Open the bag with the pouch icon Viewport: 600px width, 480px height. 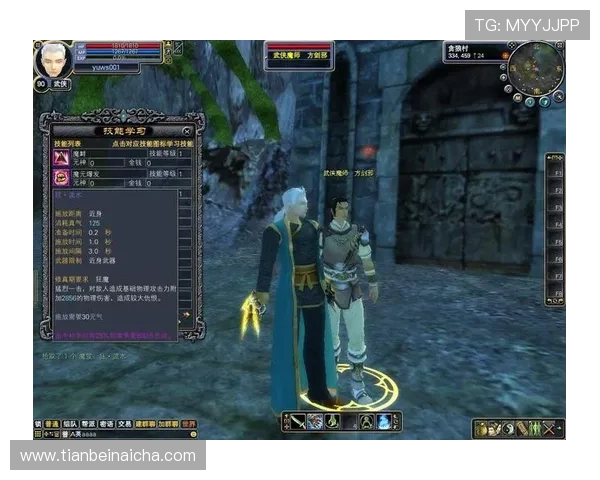pos(482,429)
